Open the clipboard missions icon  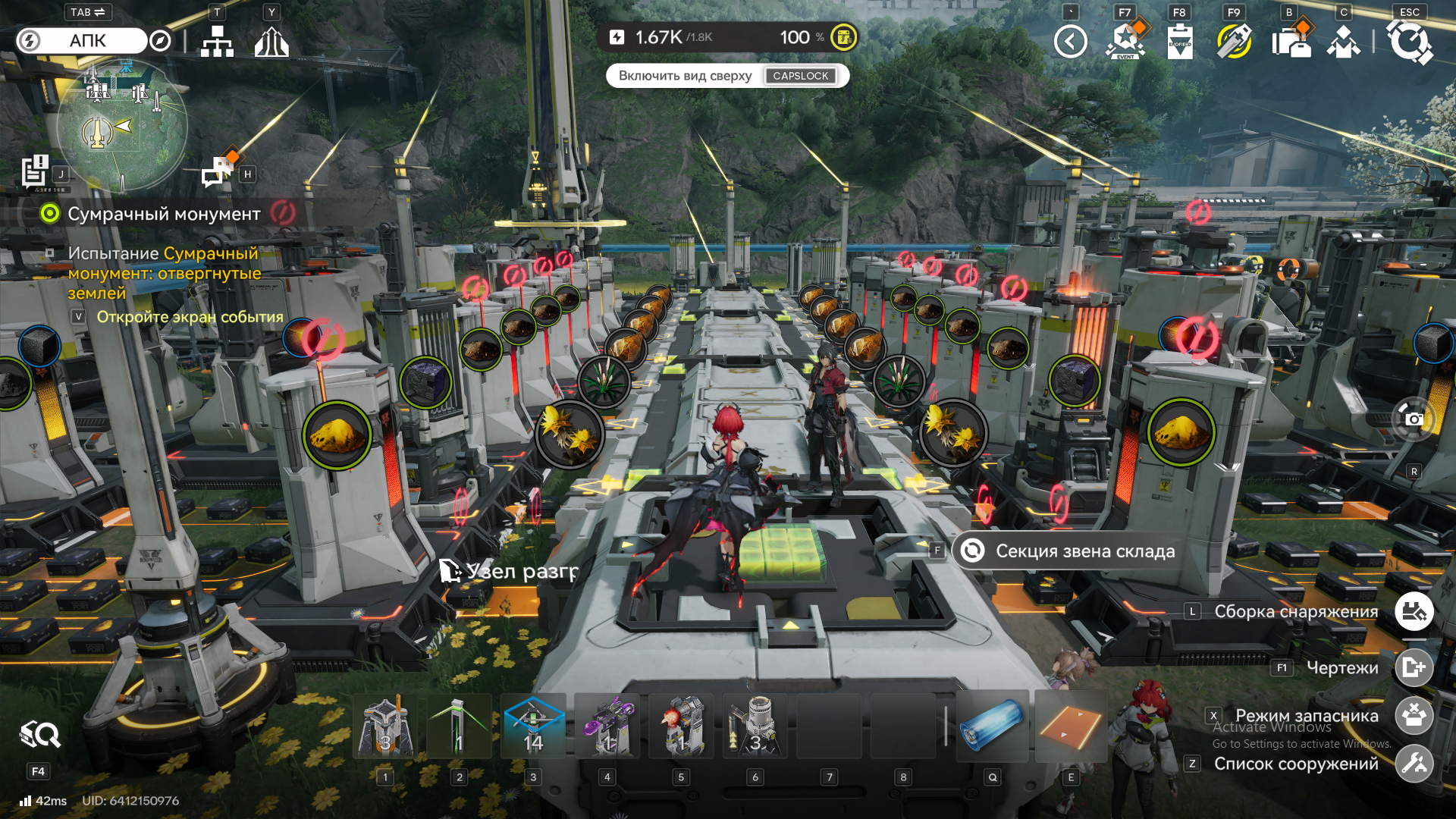1180,42
